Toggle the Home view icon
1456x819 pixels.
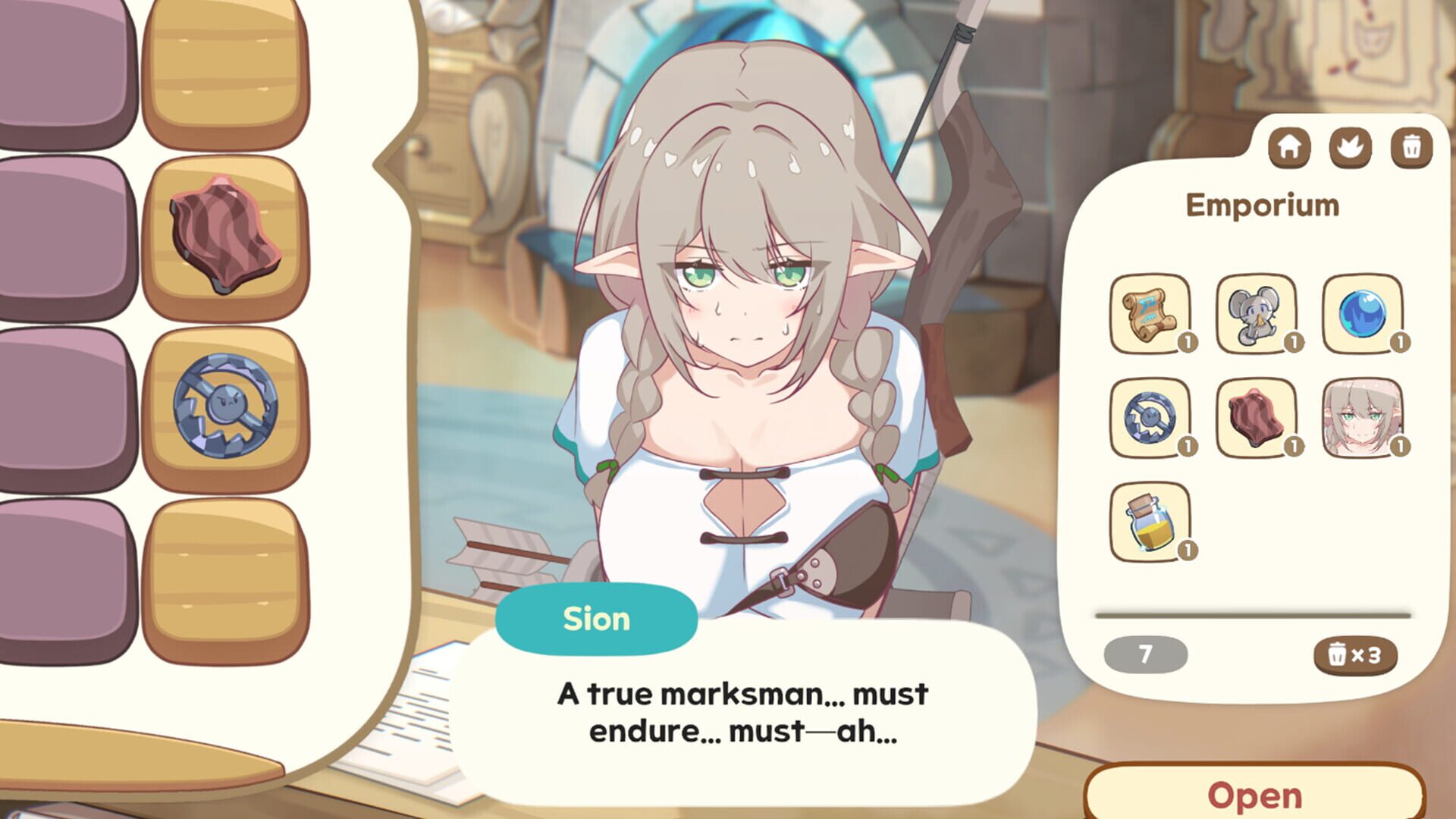(1291, 147)
